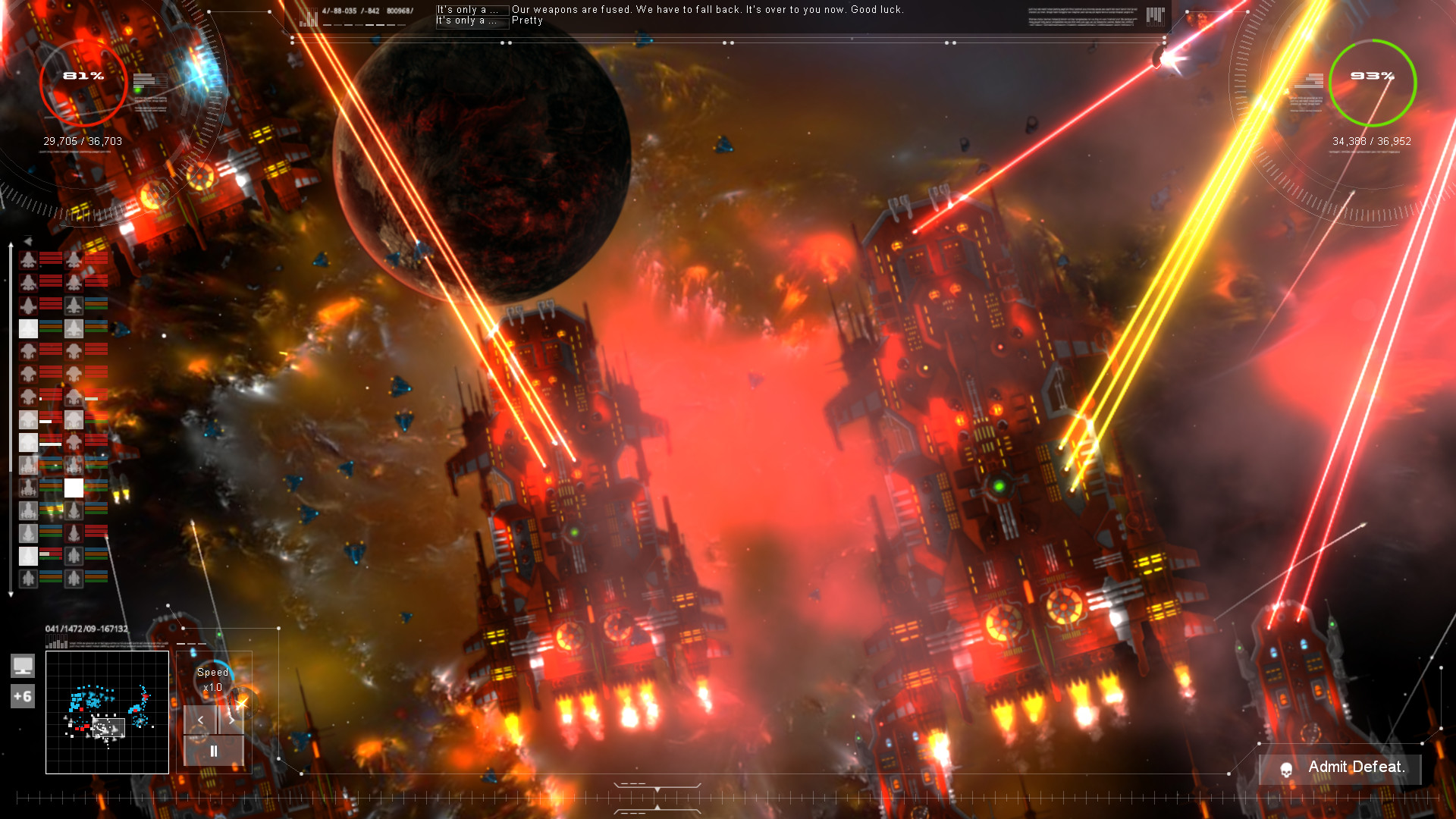The image size is (1456, 819).
Task: Expand the second 'It's only a ...' message
Action: [x=470, y=22]
